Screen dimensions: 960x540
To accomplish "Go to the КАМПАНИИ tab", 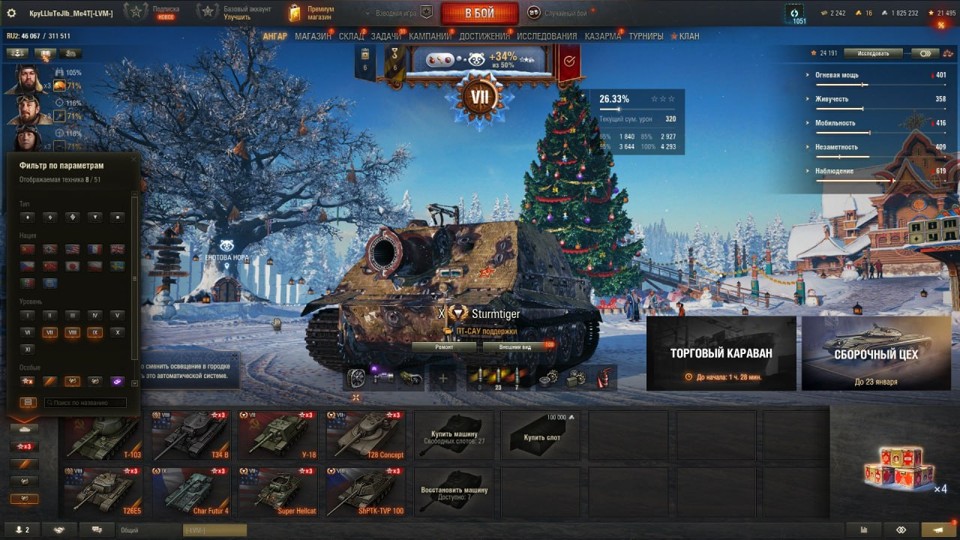I will click(429, 36).
